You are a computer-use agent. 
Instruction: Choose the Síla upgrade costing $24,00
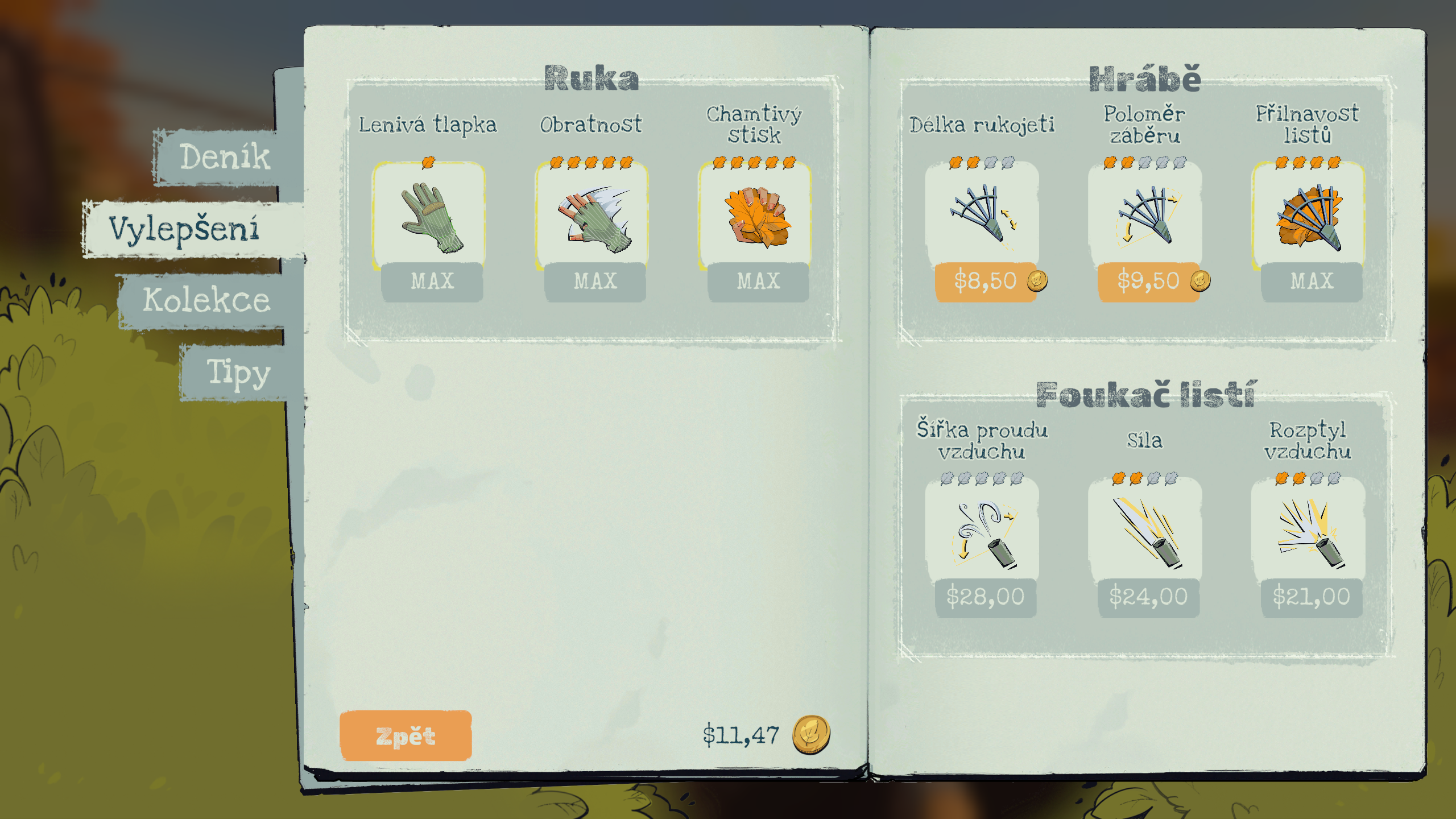click(1148, 597)
